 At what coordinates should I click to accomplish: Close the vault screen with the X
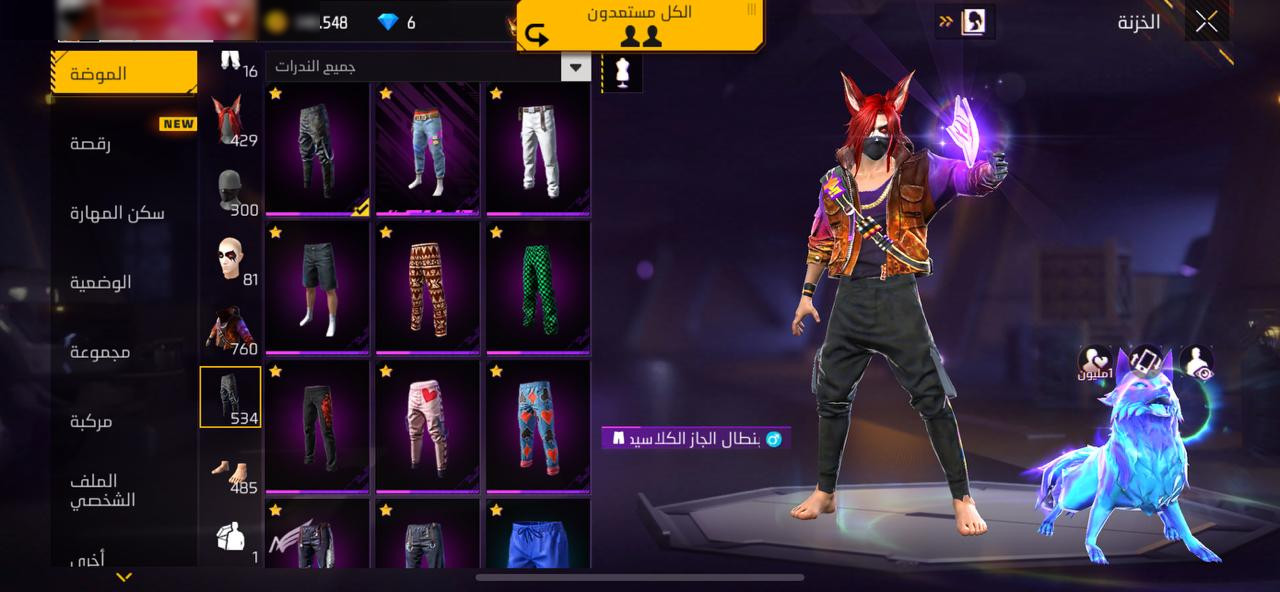pos(1206,22)
